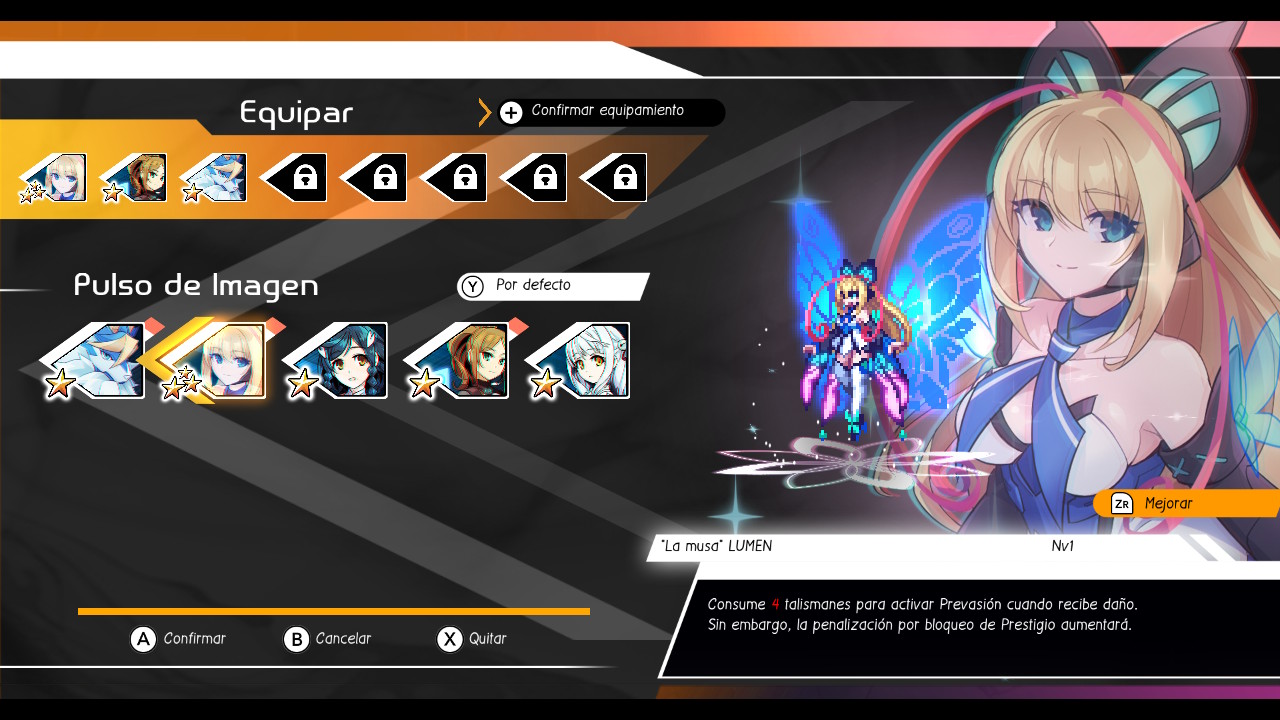Click Confirmar at the bottom bar
This screenshot has width=1280, height=720.
pos(180,639)
